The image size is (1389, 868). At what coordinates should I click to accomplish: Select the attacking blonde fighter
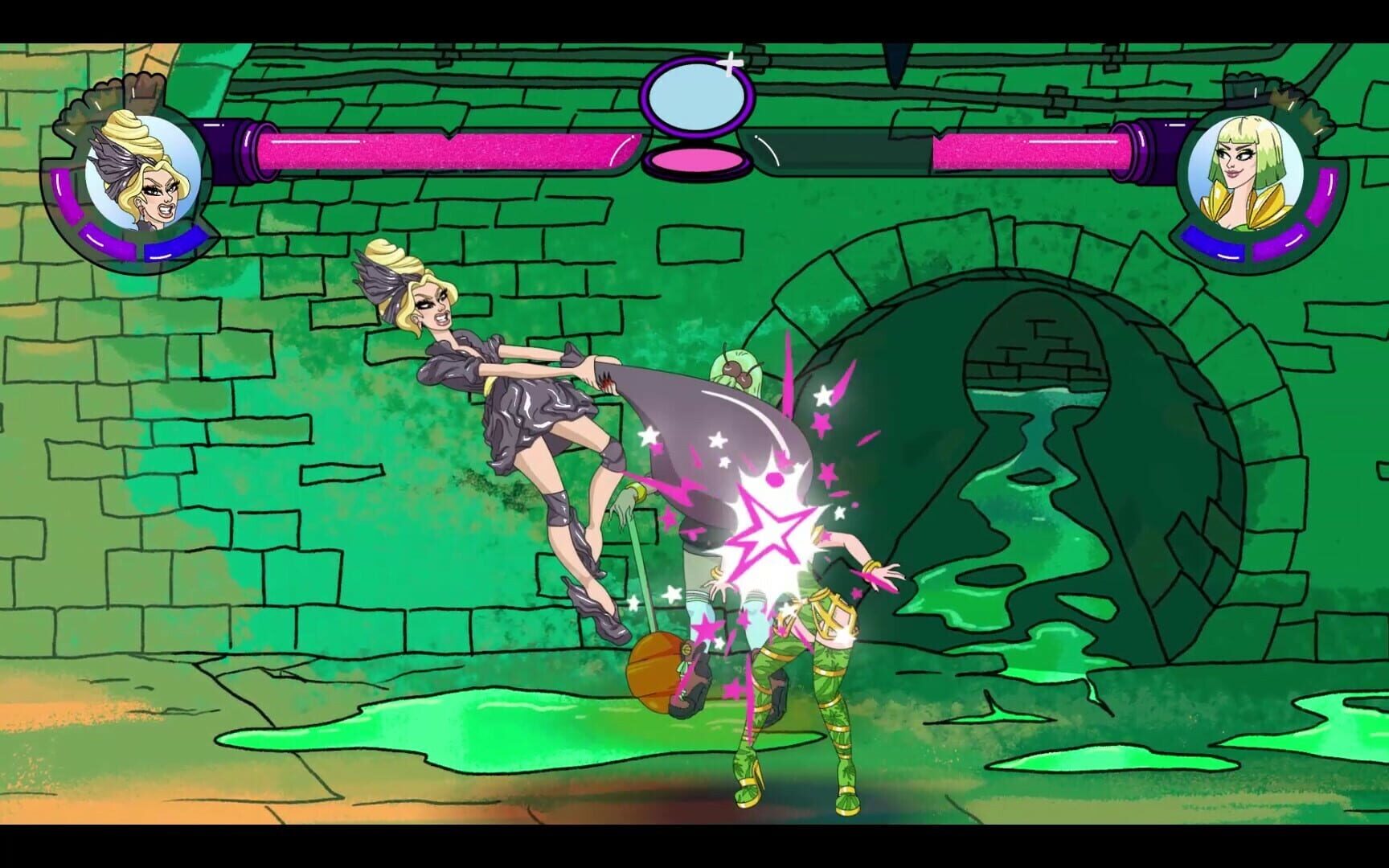[x=498, y=386]
